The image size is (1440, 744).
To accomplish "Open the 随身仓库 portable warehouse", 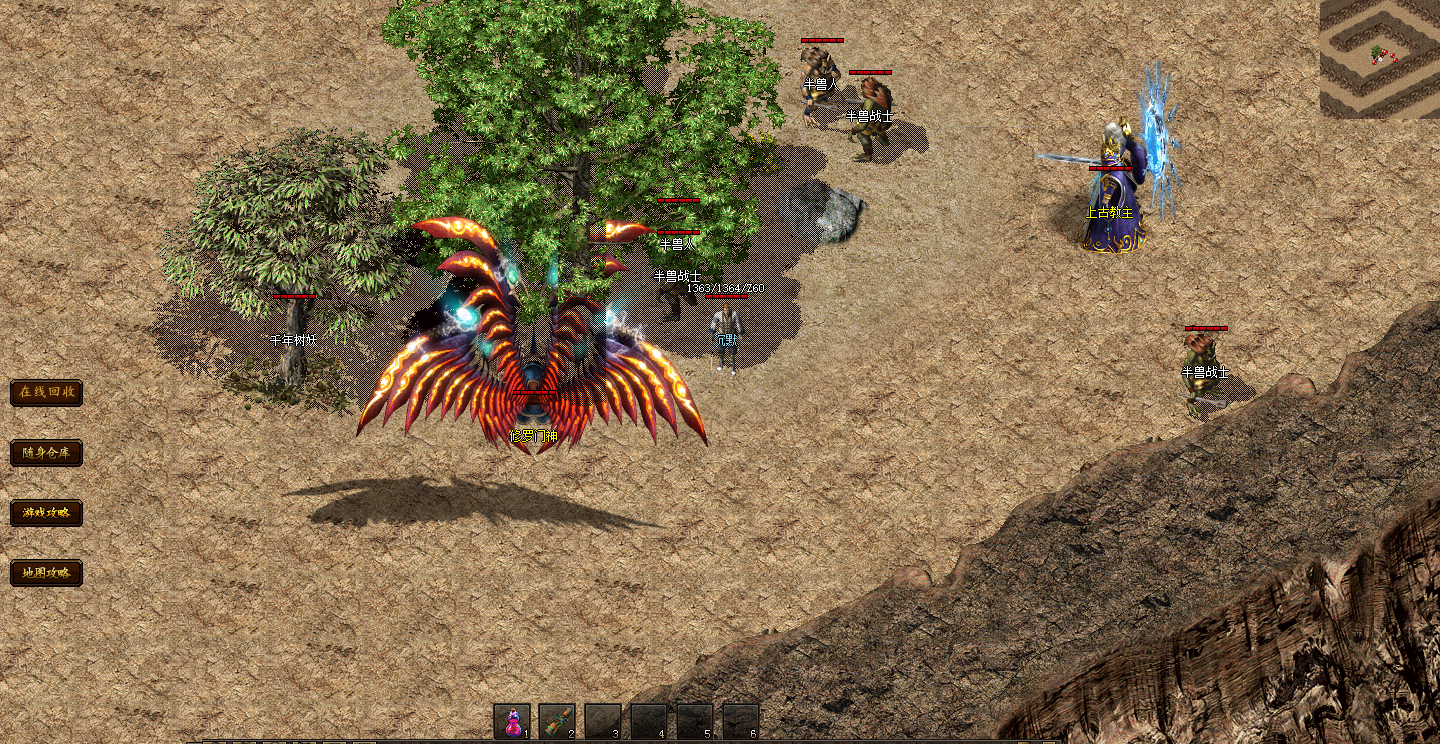I will click(46, 453).
